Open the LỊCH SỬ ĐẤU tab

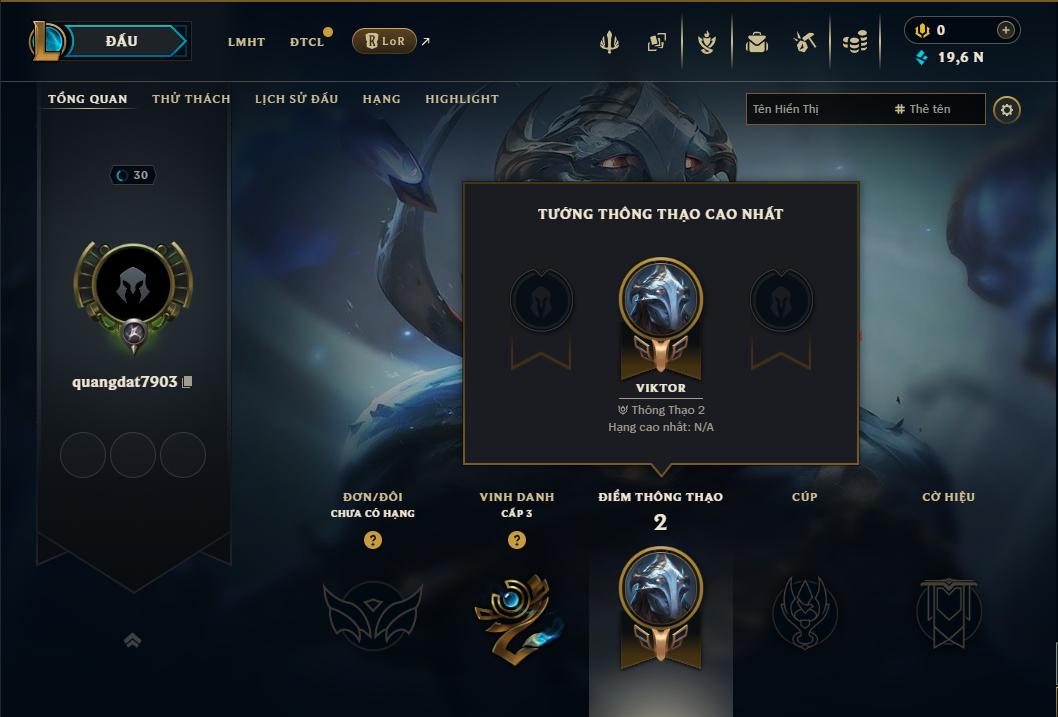(x=296, y=99)
